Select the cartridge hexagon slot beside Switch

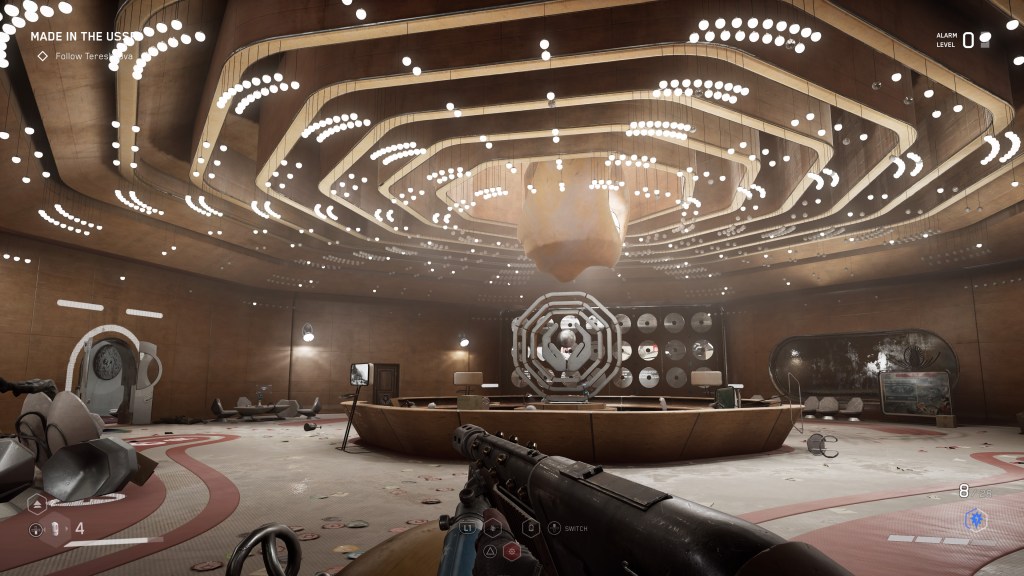click(x=531, y=527)
